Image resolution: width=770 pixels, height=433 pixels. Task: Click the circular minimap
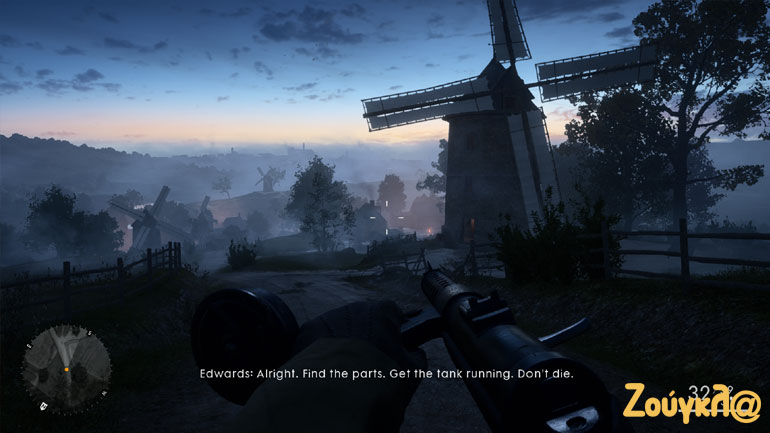pos(67,369)
